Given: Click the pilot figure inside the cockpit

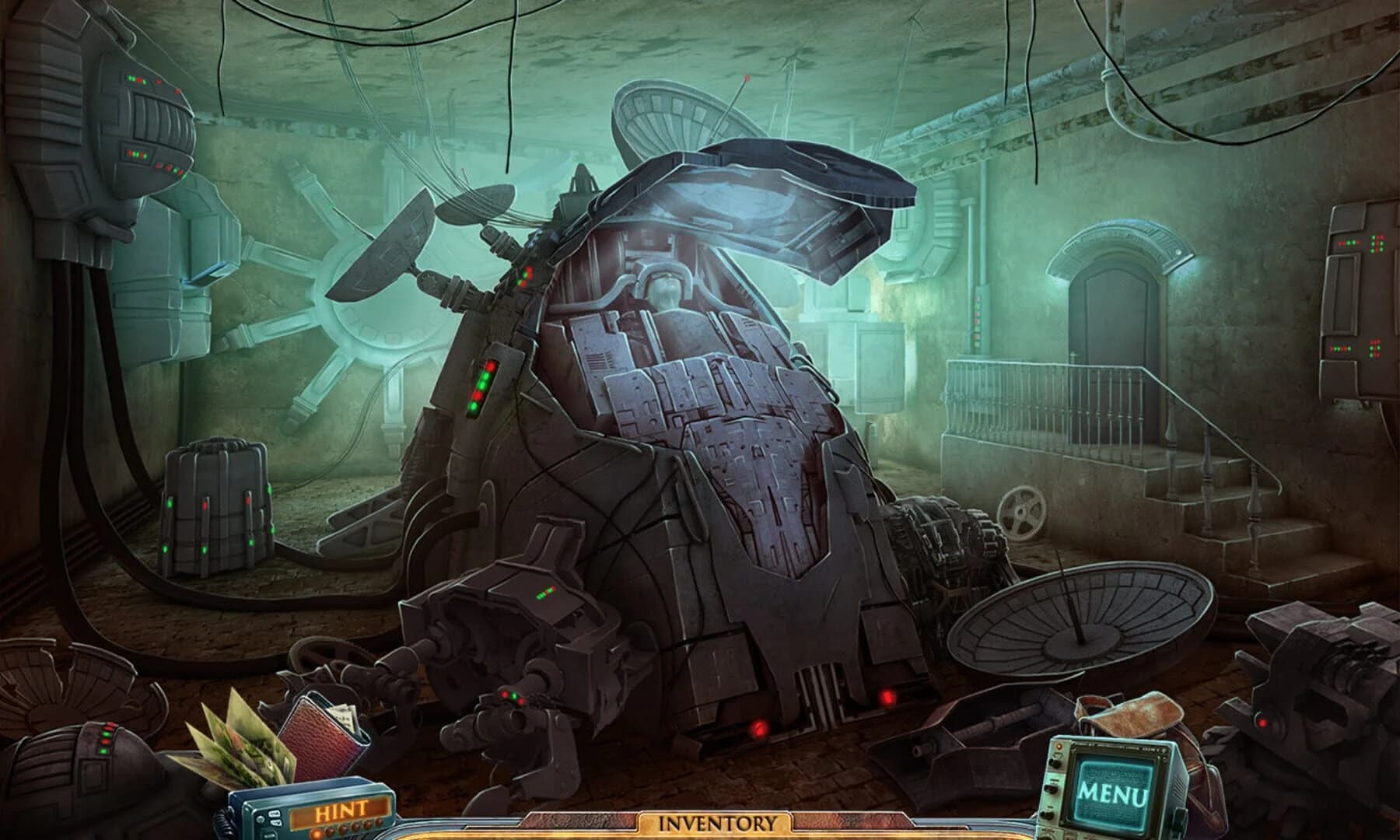Looking at the screenshot, I should point(665,292).
